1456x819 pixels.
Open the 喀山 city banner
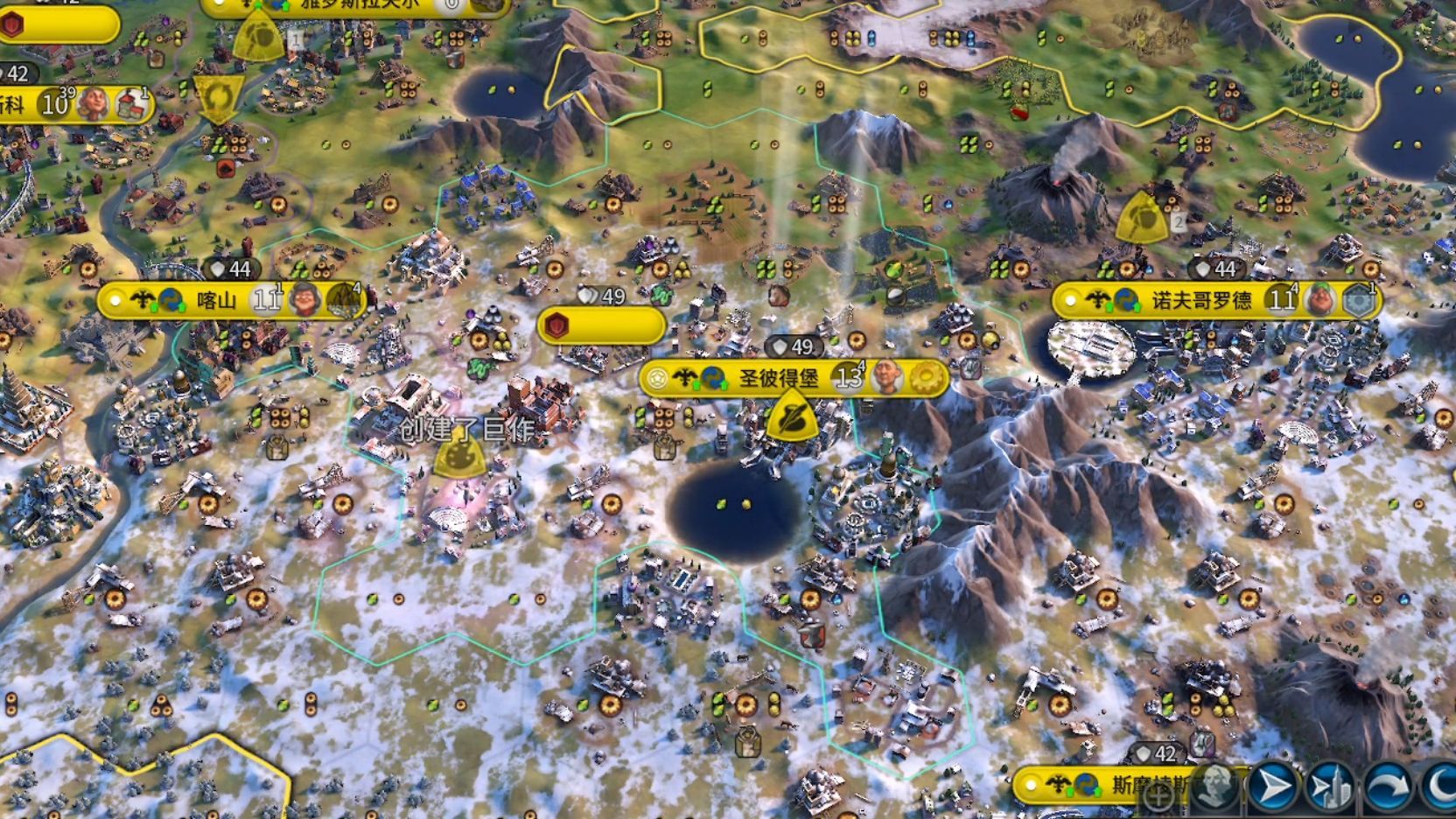click(216, 301)
